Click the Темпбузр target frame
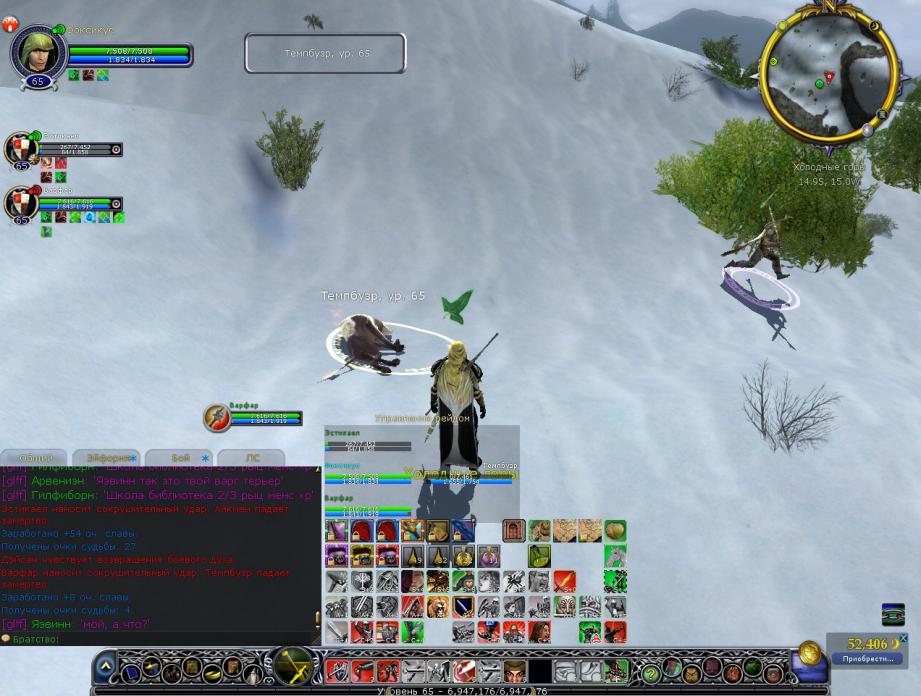 click(x=325, y=53)
